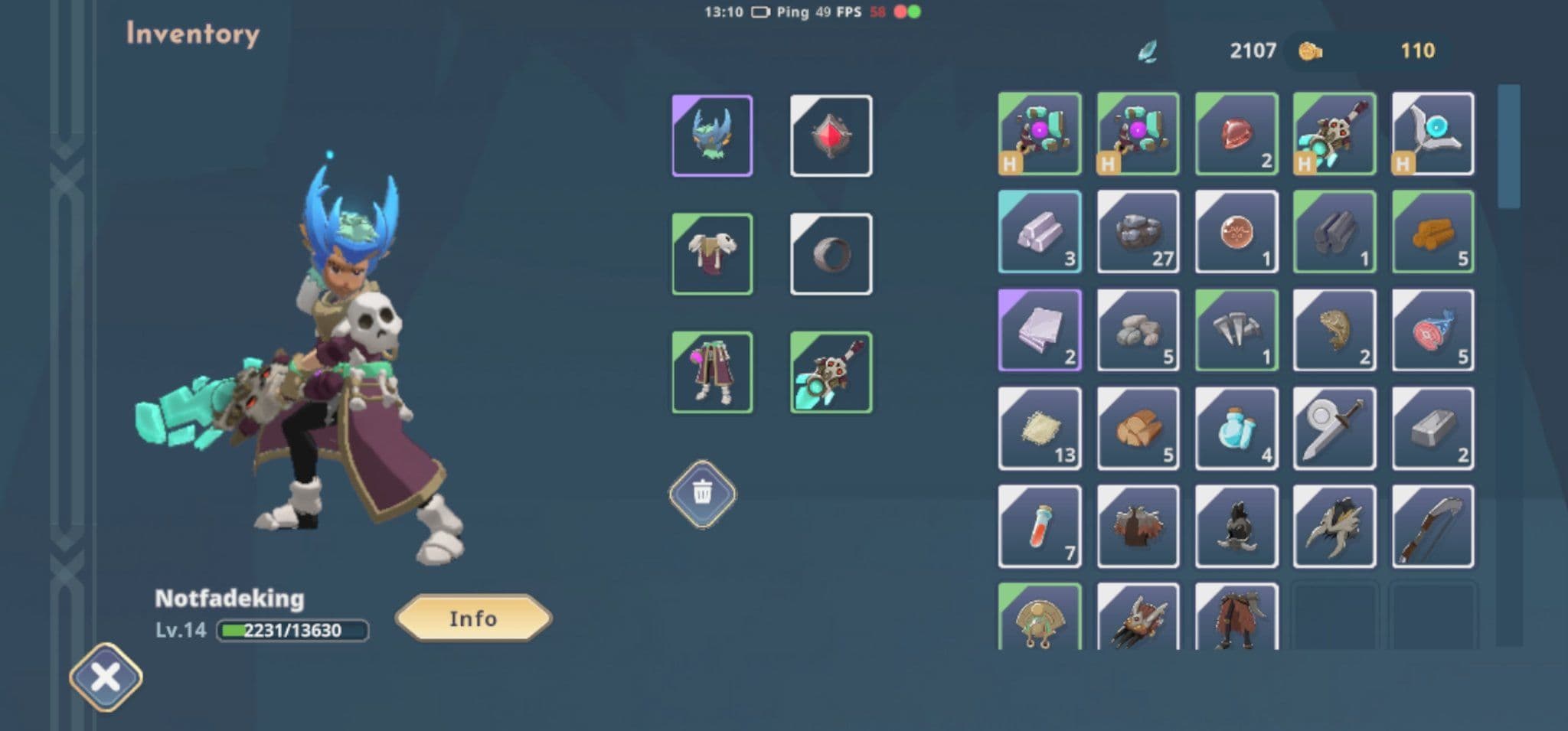Viewport: 1568px width, 731px height.
Task: Pick the purple cloth stack of 2
Action: point(1040,330)
